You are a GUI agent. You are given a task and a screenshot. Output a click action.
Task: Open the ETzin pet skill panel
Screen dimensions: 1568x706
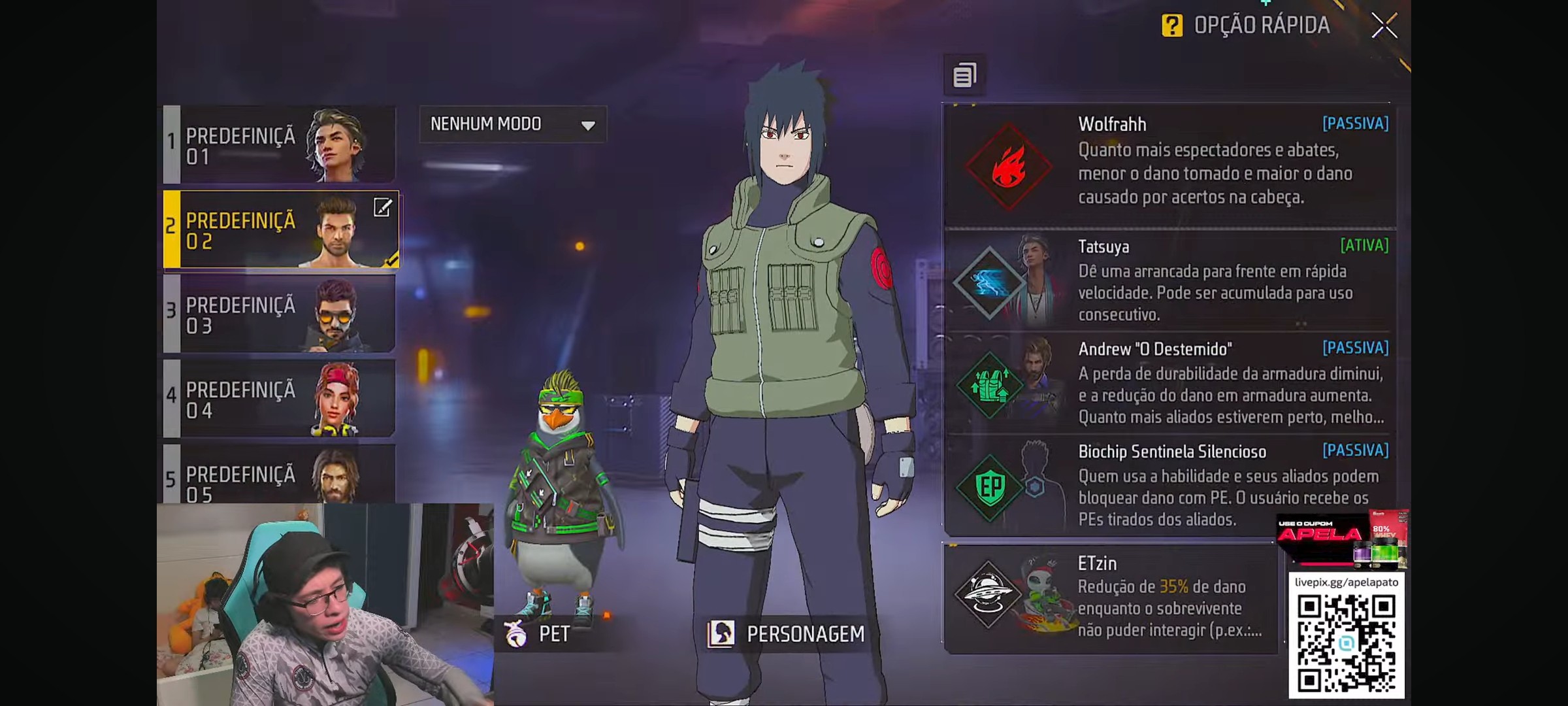(x=1111, y=597)
